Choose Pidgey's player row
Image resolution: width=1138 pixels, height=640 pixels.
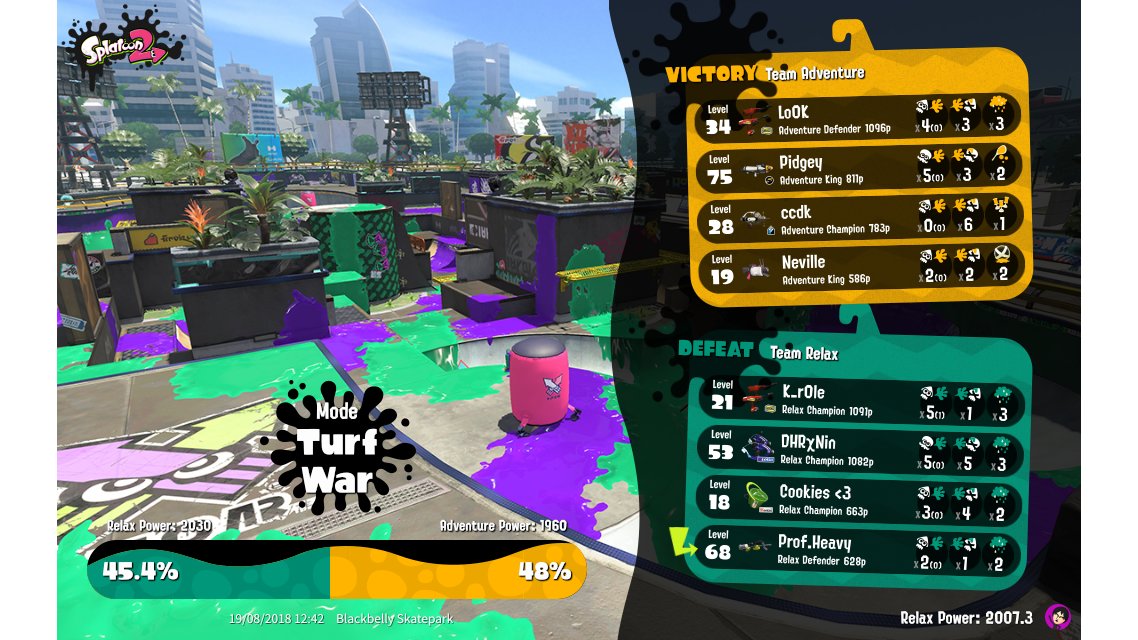pos(858,169)
